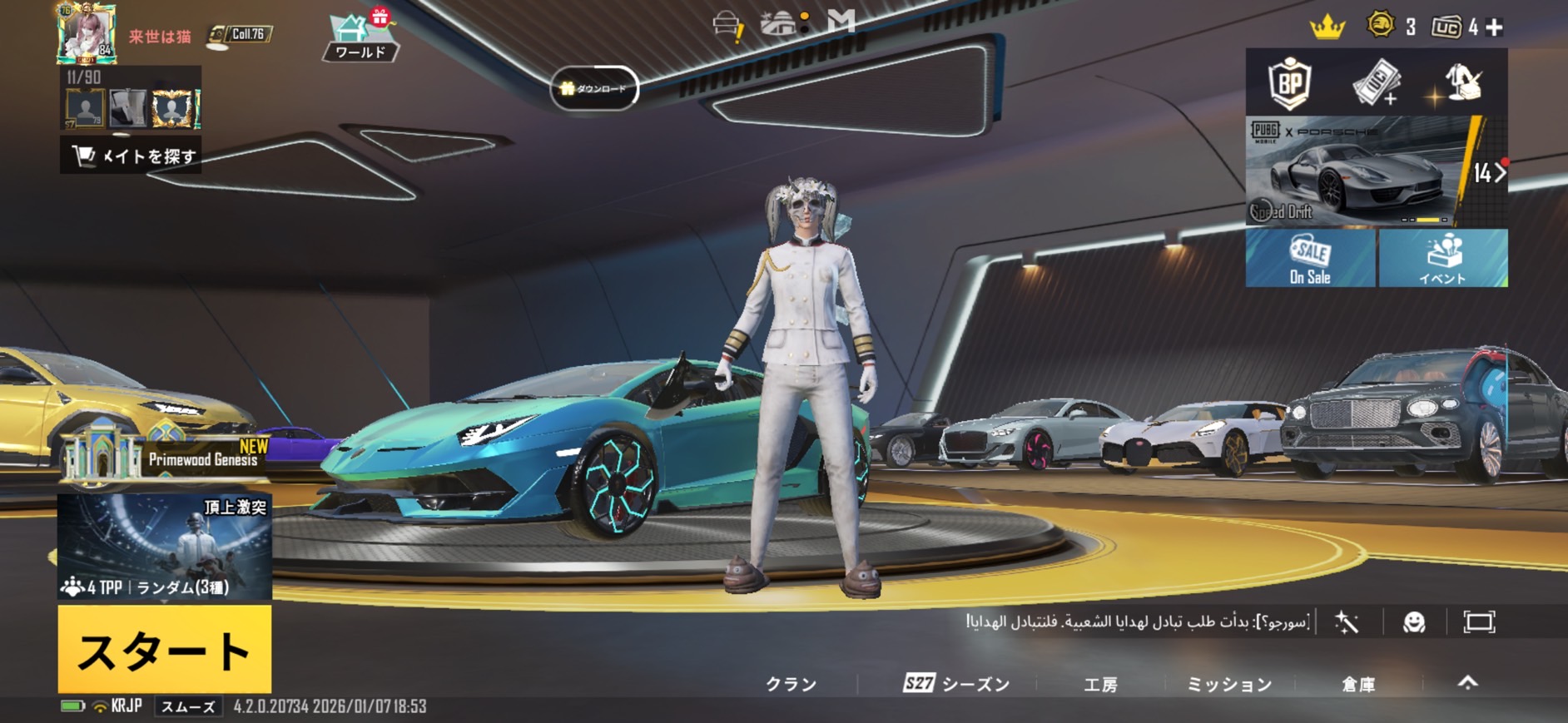Open the ワールド world menu
This screenshot has height=723, width=1568.
[361, 38]
